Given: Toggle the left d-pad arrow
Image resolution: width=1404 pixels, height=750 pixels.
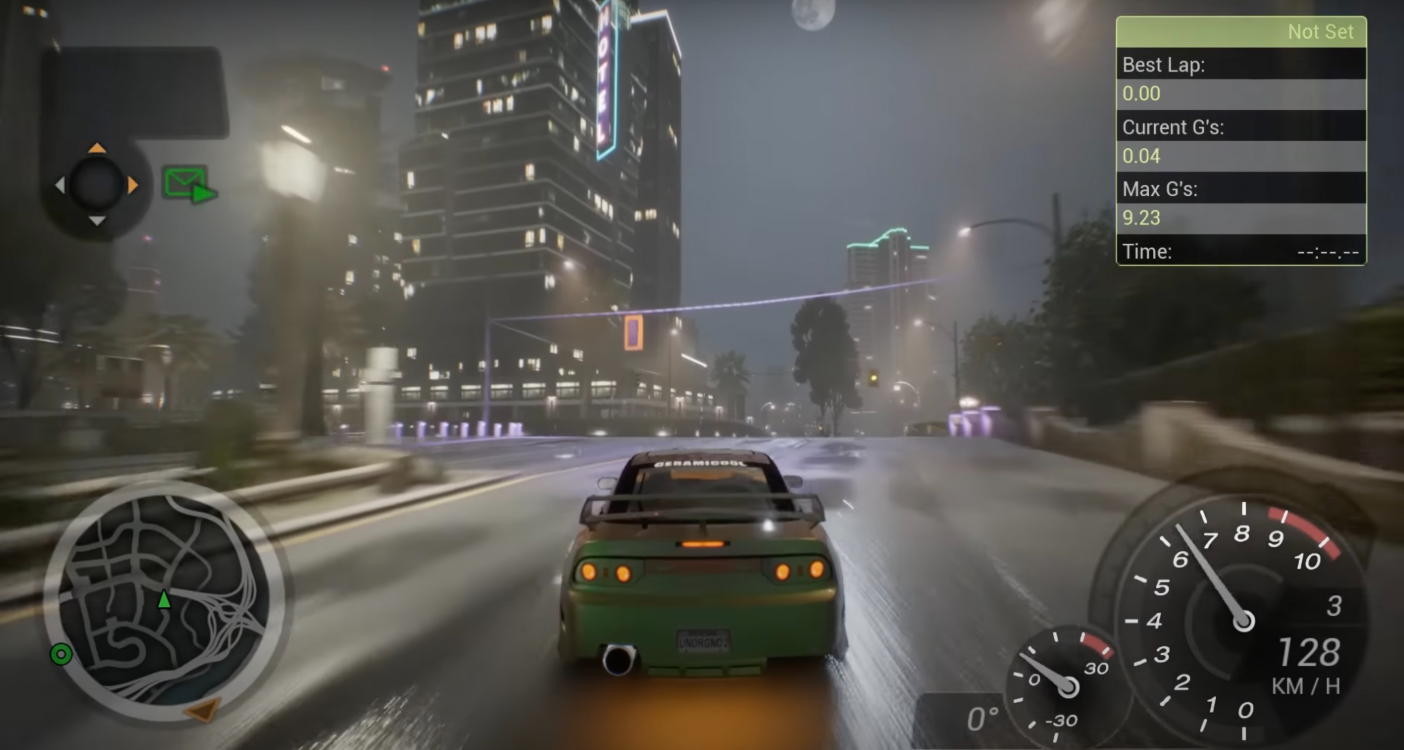Looking at the screenshot, I should point(58,185).
